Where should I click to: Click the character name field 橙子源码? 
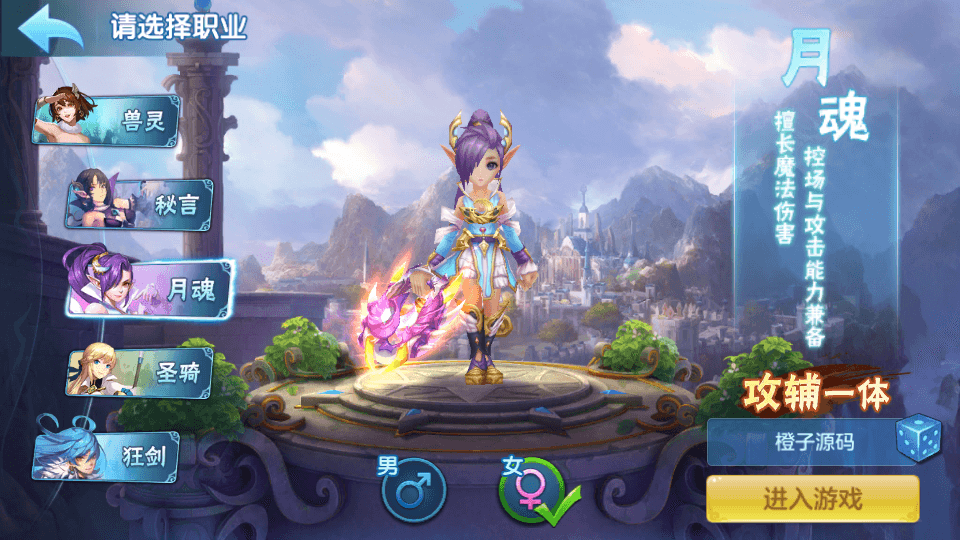(800, 441)
